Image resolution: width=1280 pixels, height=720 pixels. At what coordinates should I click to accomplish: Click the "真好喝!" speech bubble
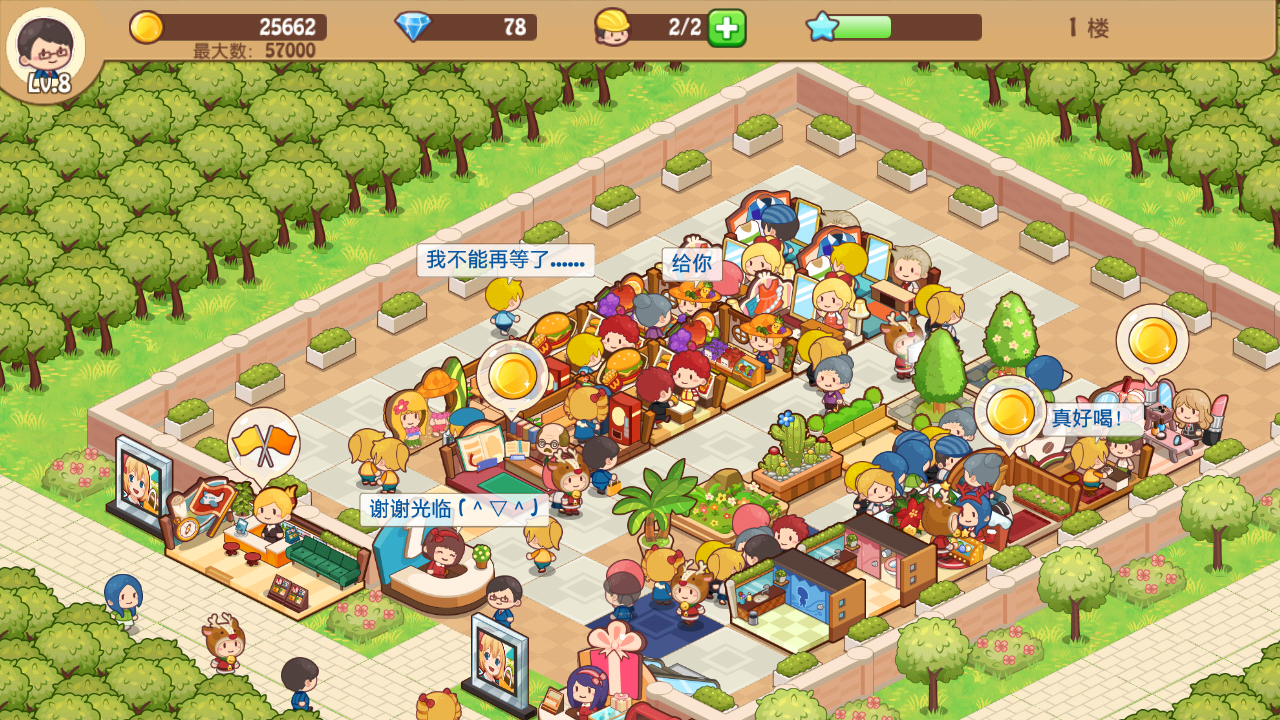coord(1093,419)
